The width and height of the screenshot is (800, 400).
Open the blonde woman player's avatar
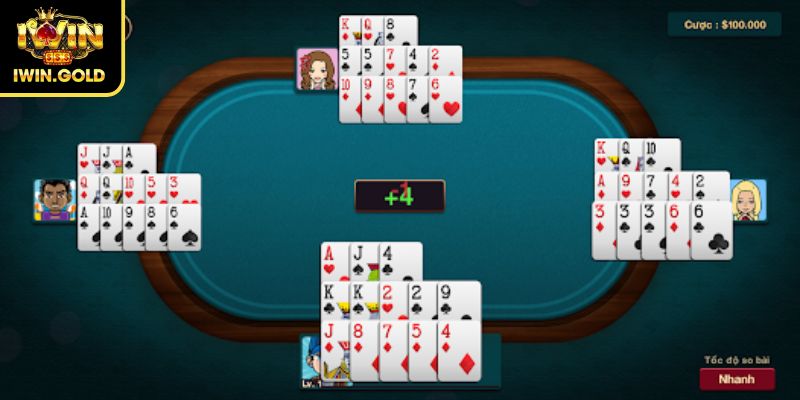coord(748,200)
